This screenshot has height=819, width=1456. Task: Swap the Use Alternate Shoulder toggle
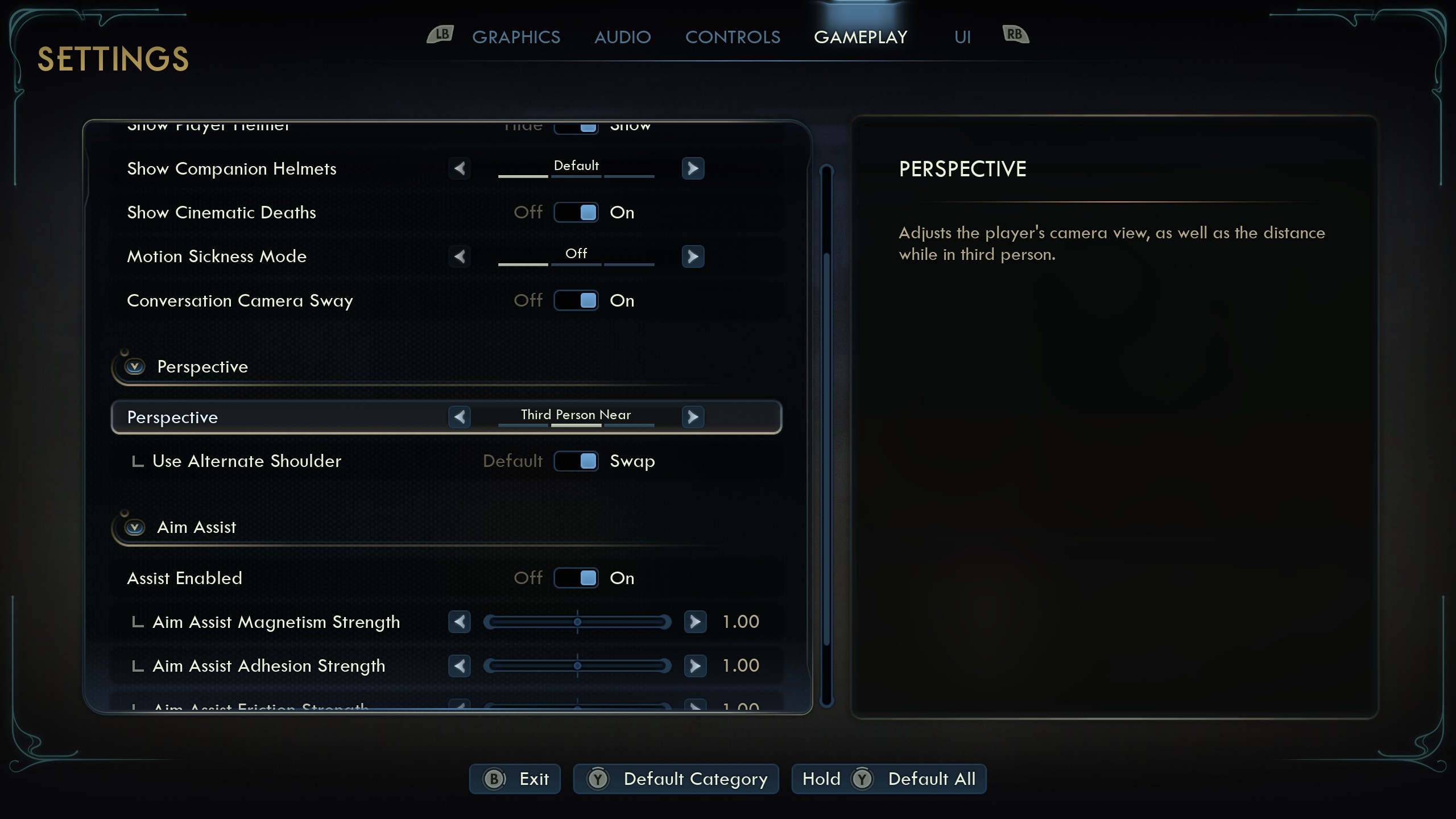click(x=576, y=461)
